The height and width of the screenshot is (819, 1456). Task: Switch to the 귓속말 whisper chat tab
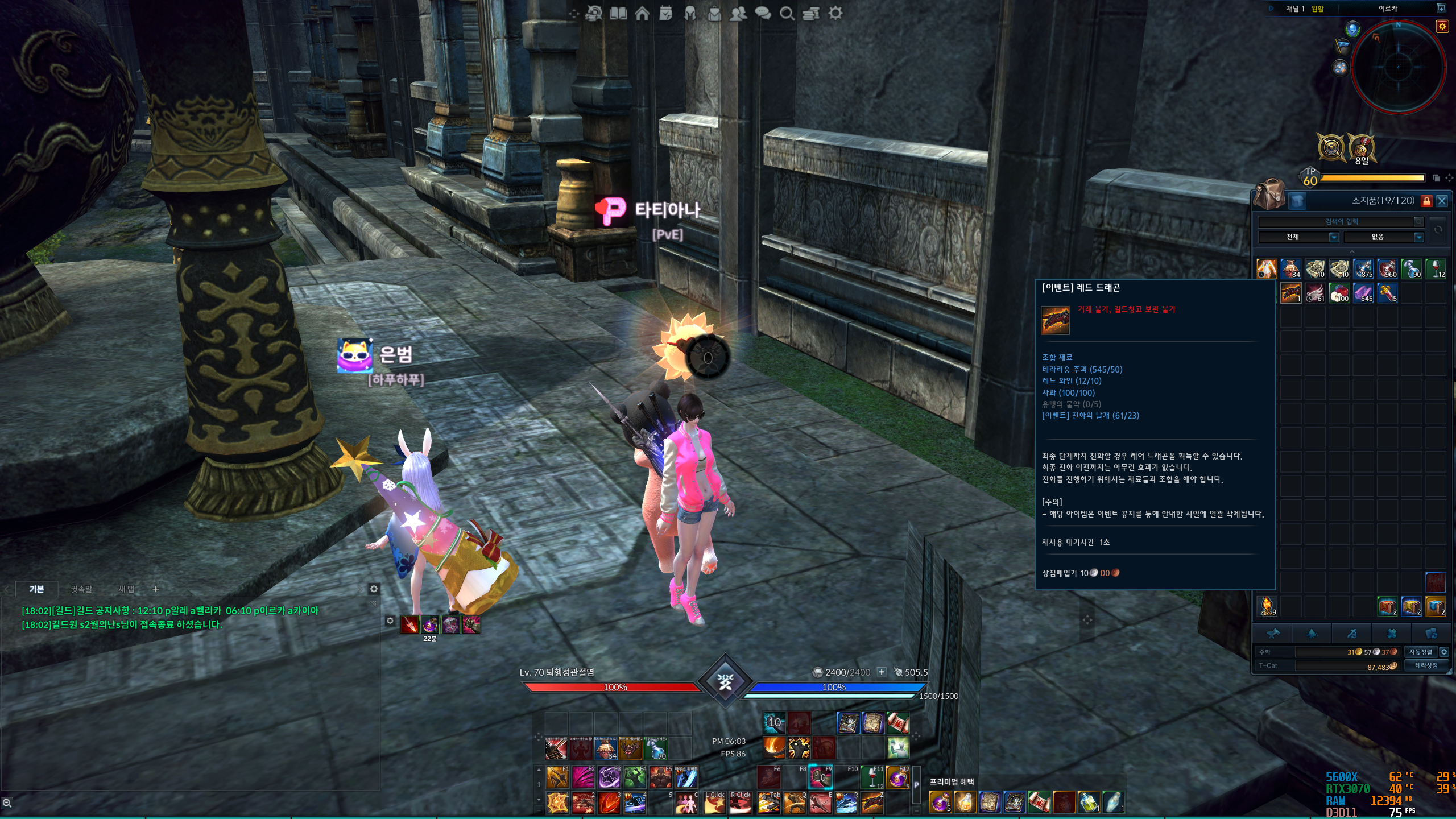point(81,589)
